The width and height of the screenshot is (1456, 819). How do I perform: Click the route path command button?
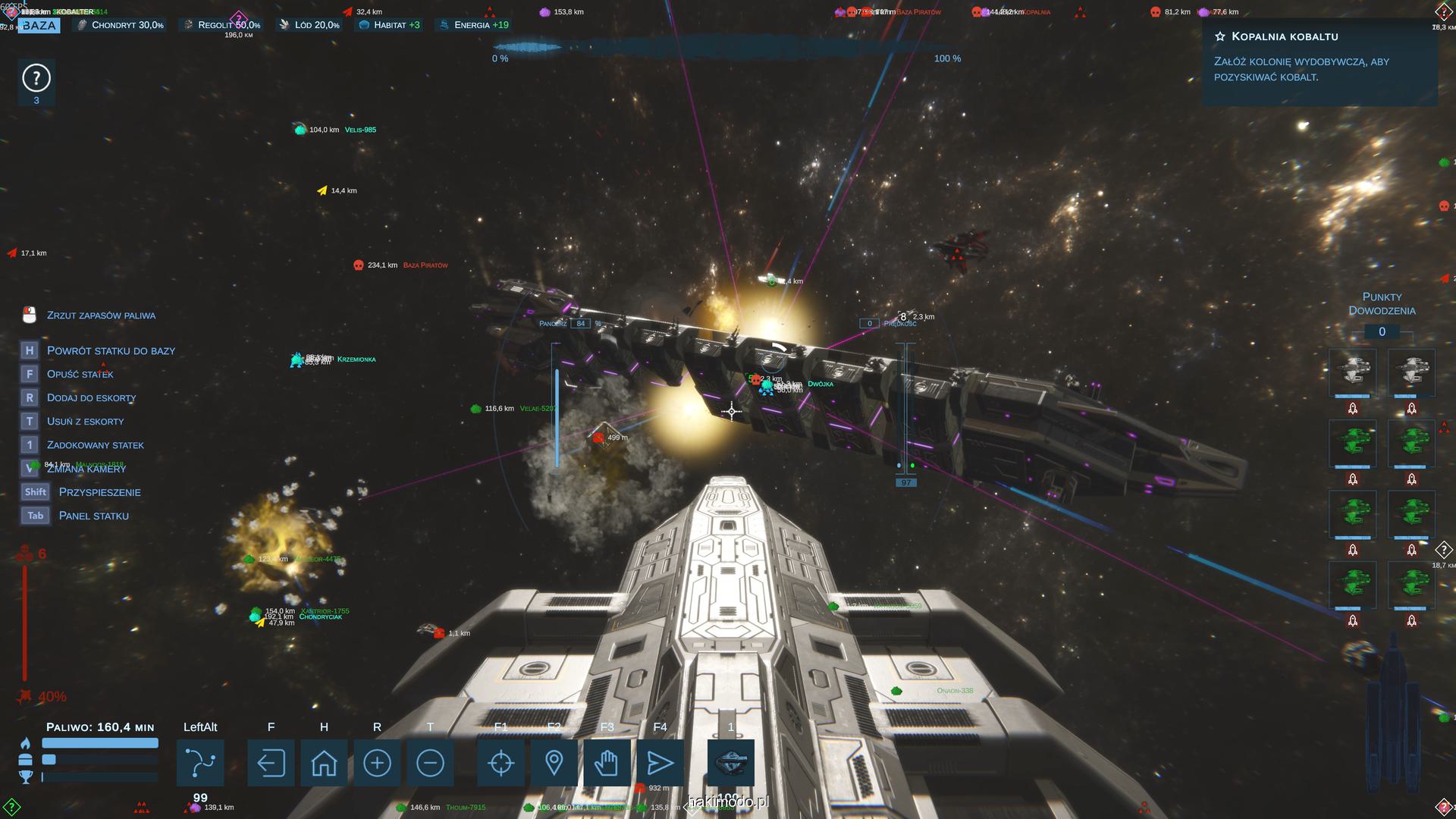coord(200,763)
